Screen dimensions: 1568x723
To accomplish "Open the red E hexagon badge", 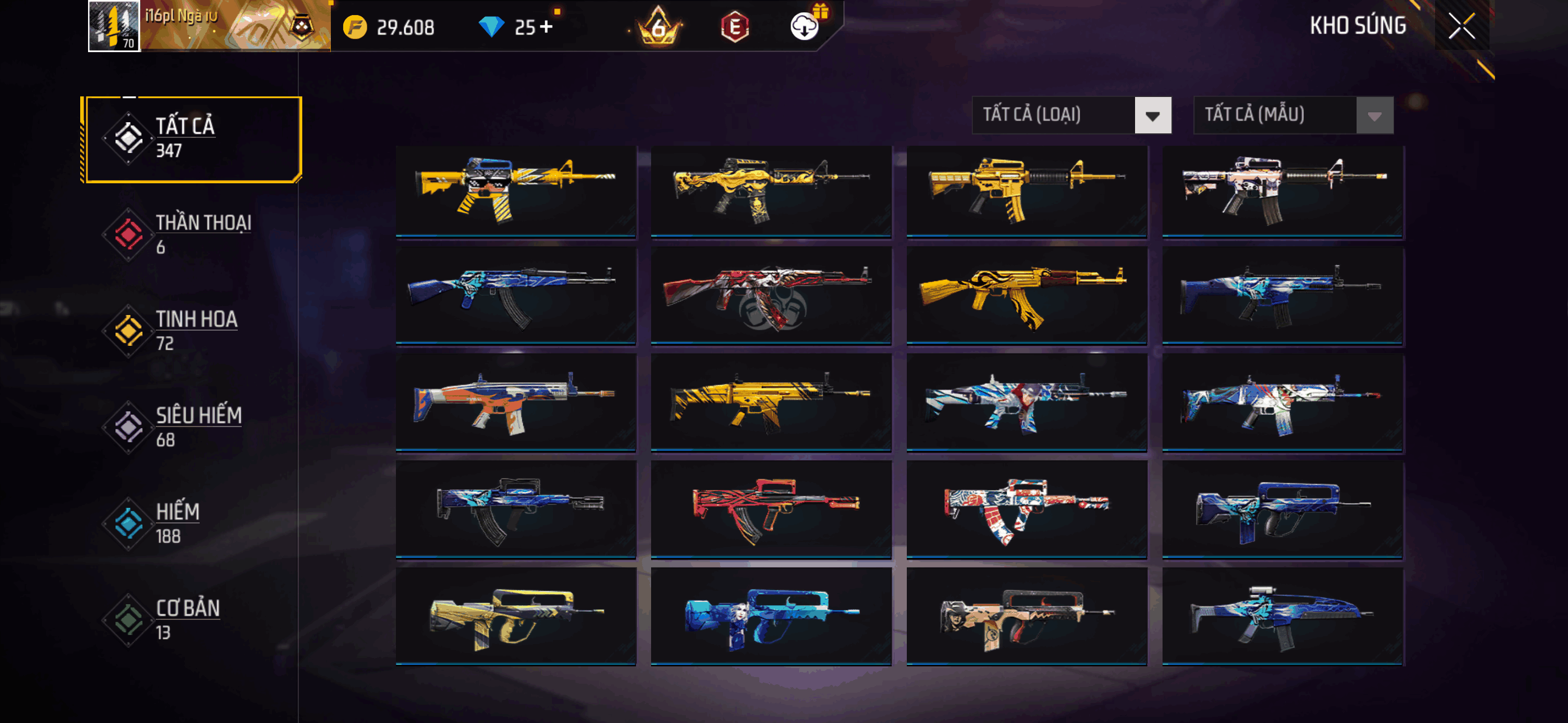I will coord(734,27).
